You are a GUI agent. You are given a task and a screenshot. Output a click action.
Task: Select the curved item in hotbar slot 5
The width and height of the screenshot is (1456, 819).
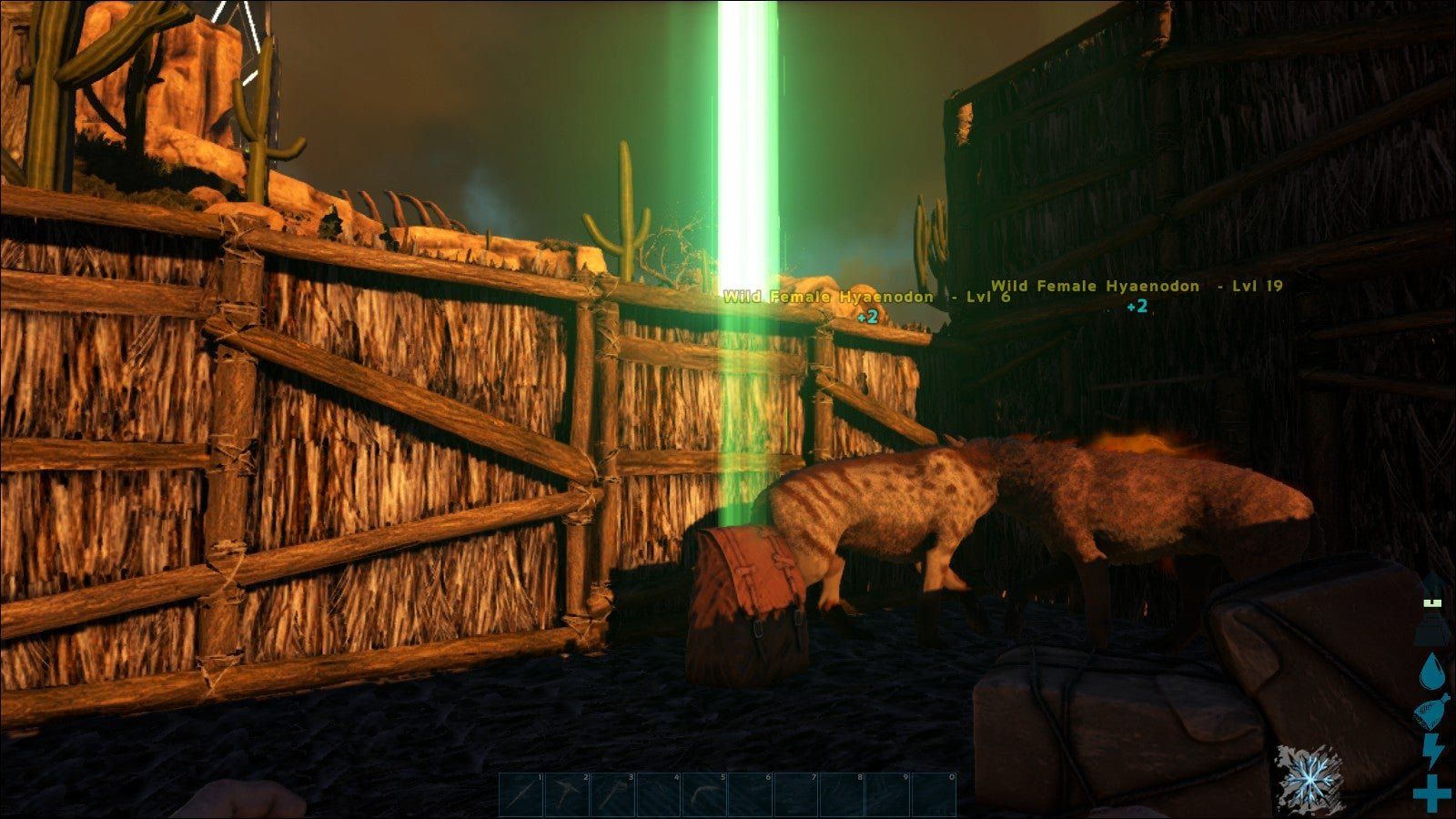point(704,794)
